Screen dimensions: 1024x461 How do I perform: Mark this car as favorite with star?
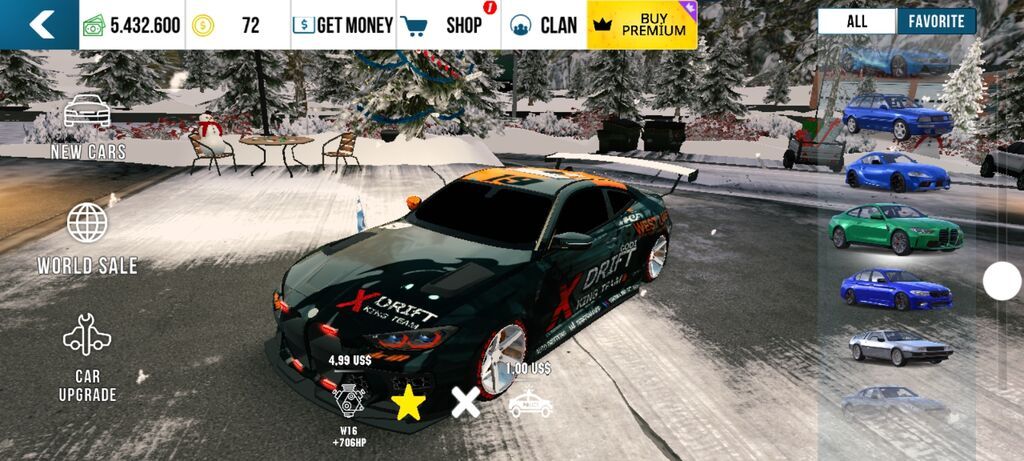coord(408,403)
